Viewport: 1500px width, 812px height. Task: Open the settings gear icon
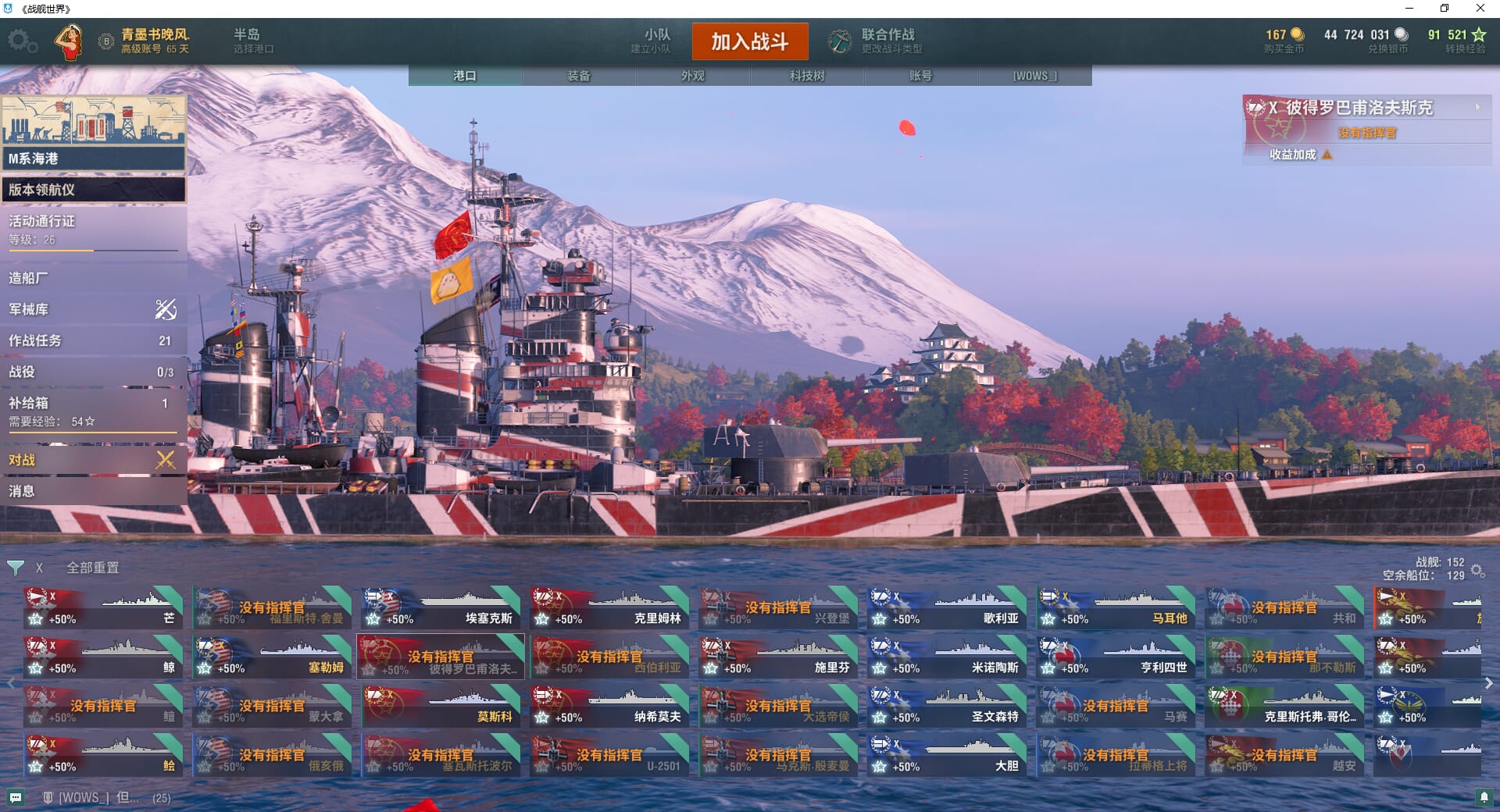click(22, 41)
